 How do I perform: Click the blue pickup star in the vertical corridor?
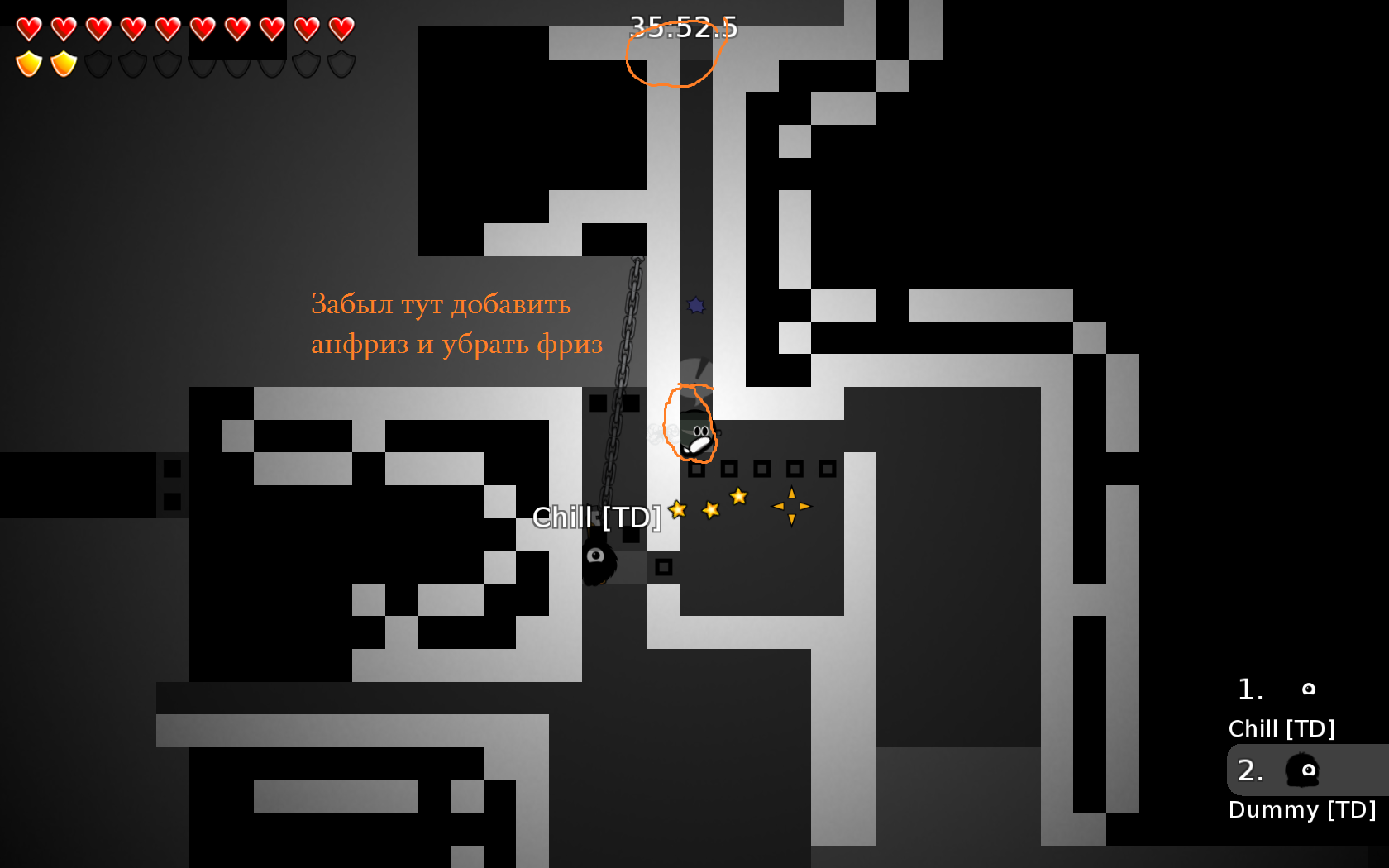point(696,306)
